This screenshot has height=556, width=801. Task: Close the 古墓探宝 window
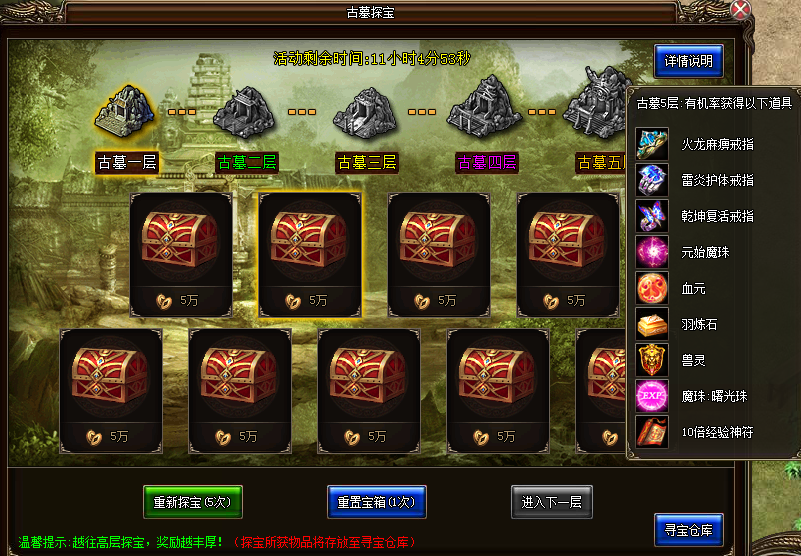coord(740,11)
